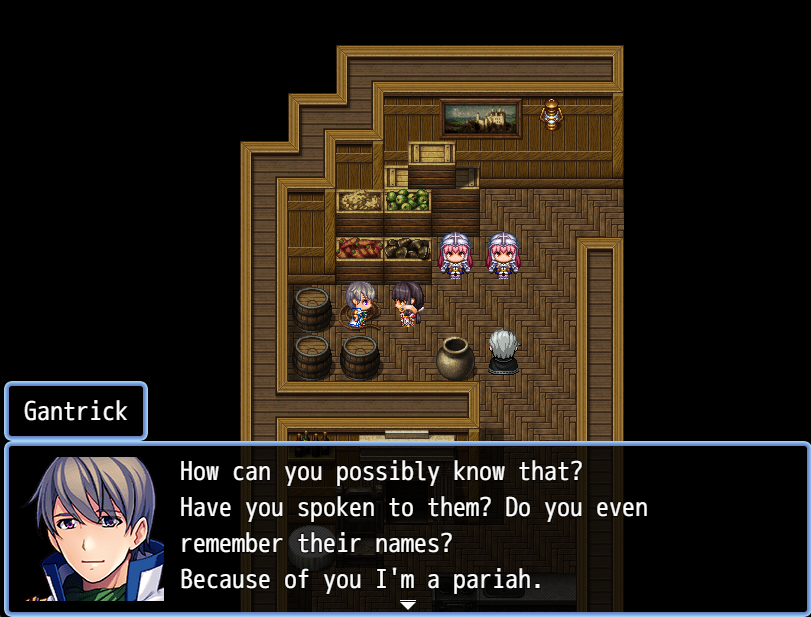Advance dialogue with the continue arrow
The width and height of the screenshot is (811, 617).
point(407,605)
